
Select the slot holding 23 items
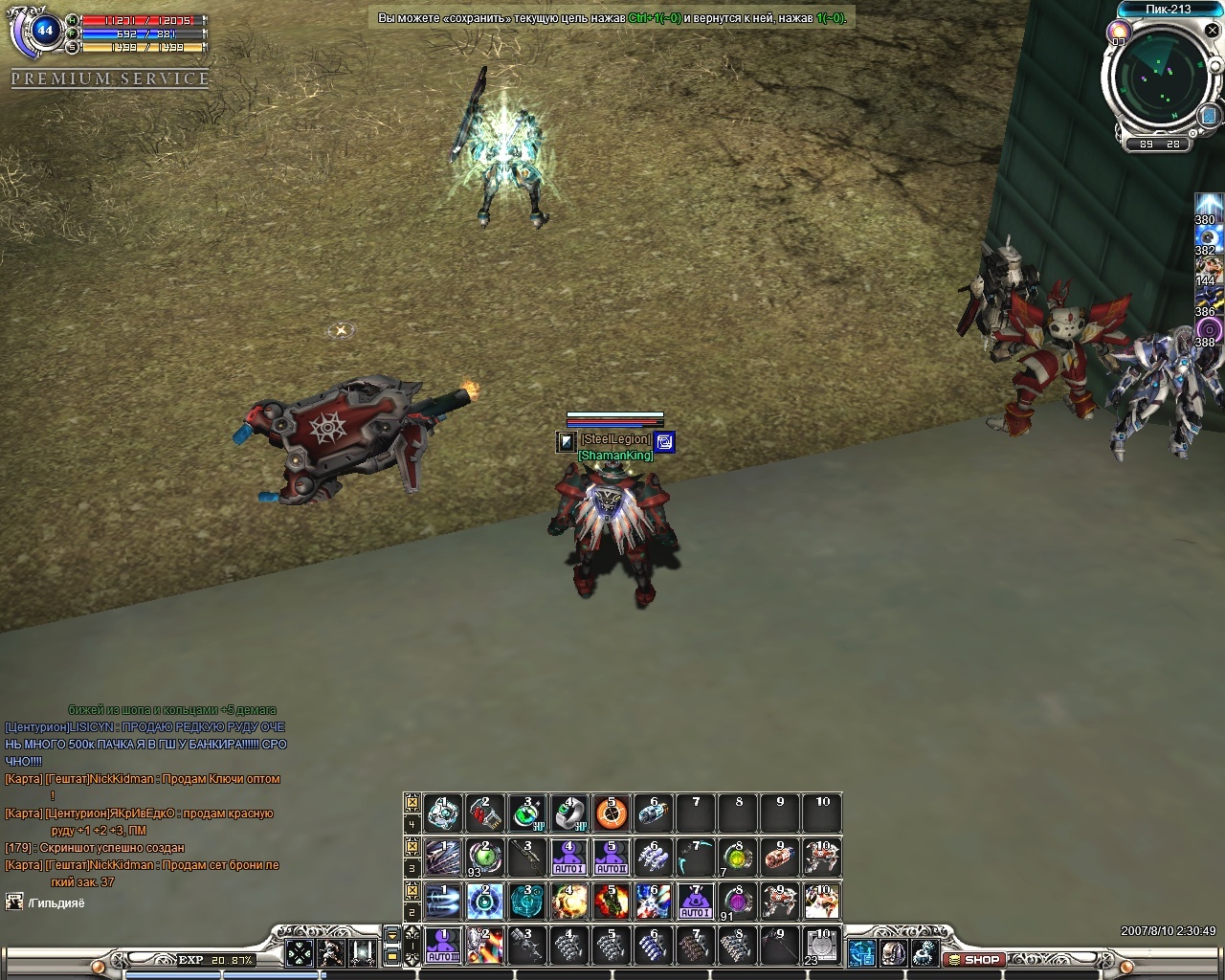pyautogui.click(x=821, y=945)
